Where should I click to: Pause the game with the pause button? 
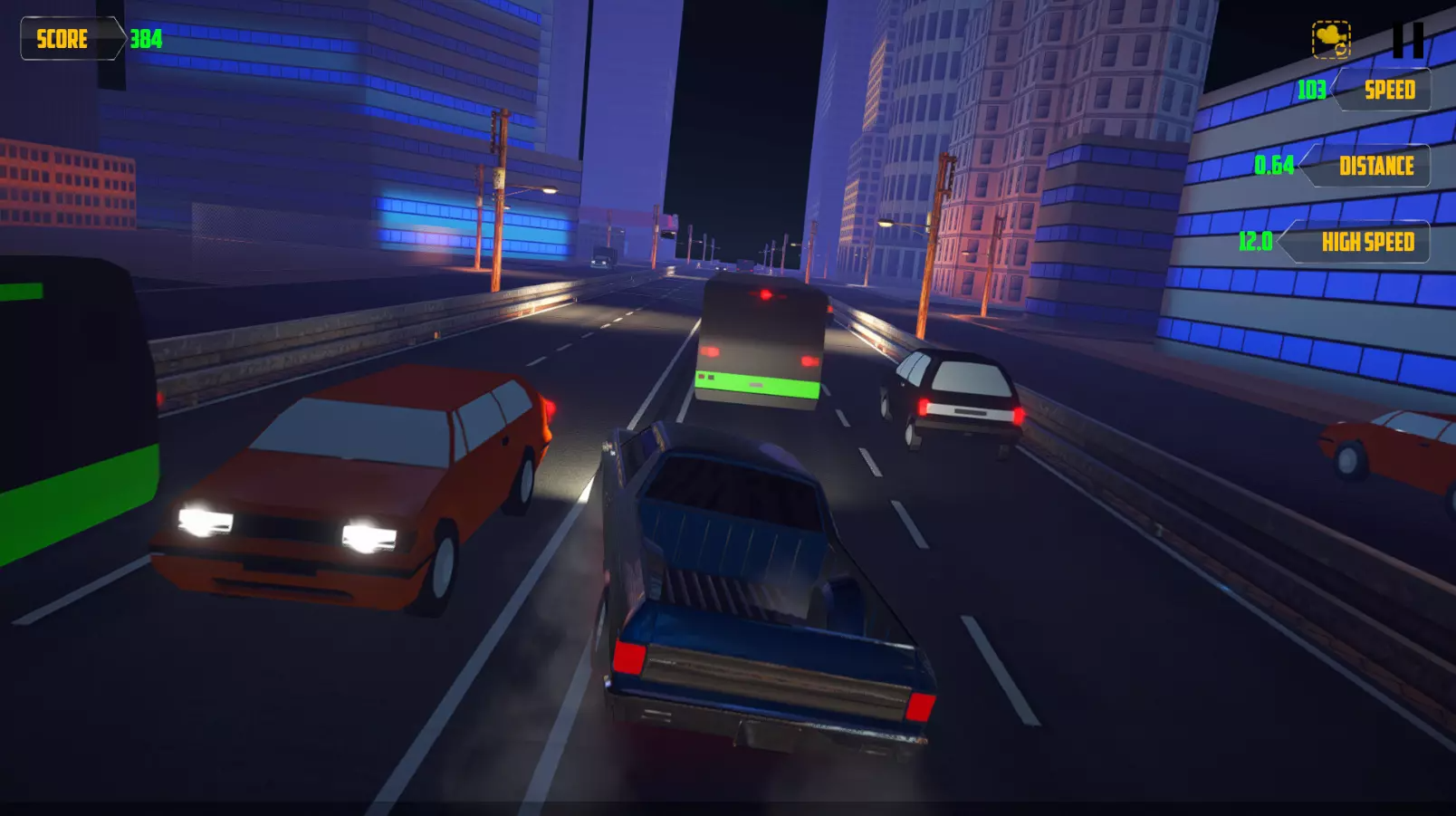coord(1407,40)
